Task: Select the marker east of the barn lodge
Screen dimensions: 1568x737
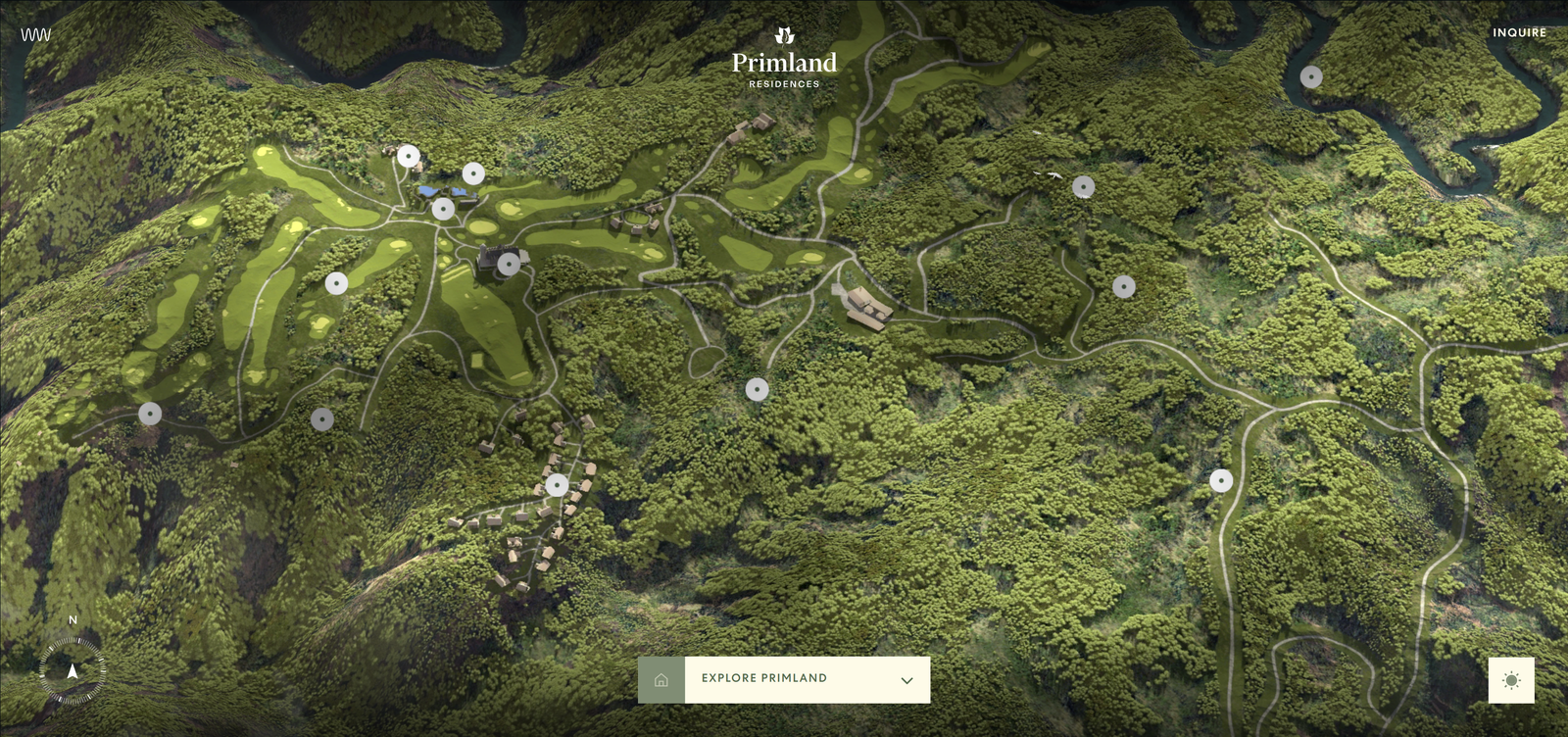Action: tap(1123, 287)
